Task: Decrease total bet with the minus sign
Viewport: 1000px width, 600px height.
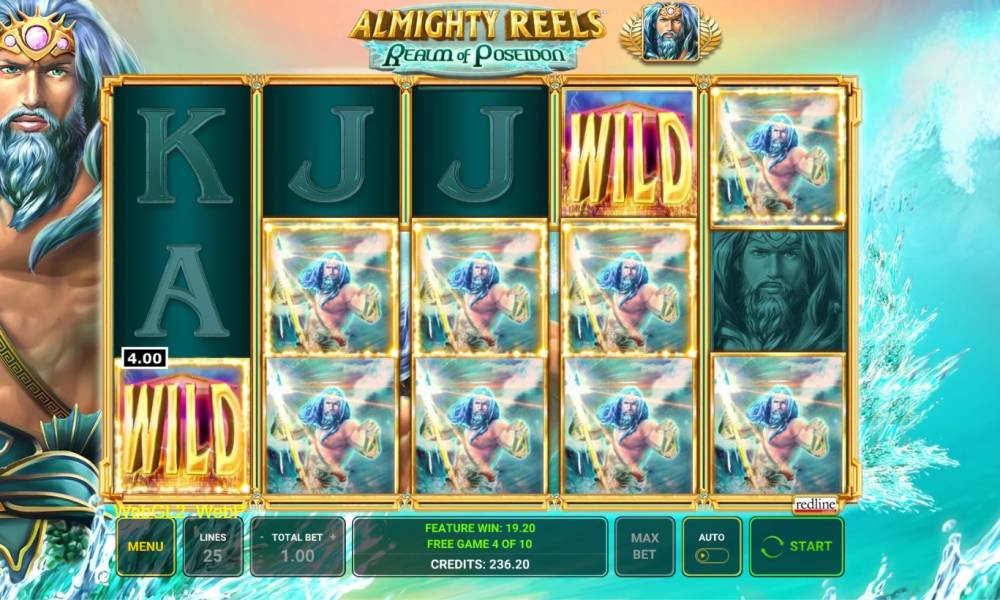Action: (262, 537)
